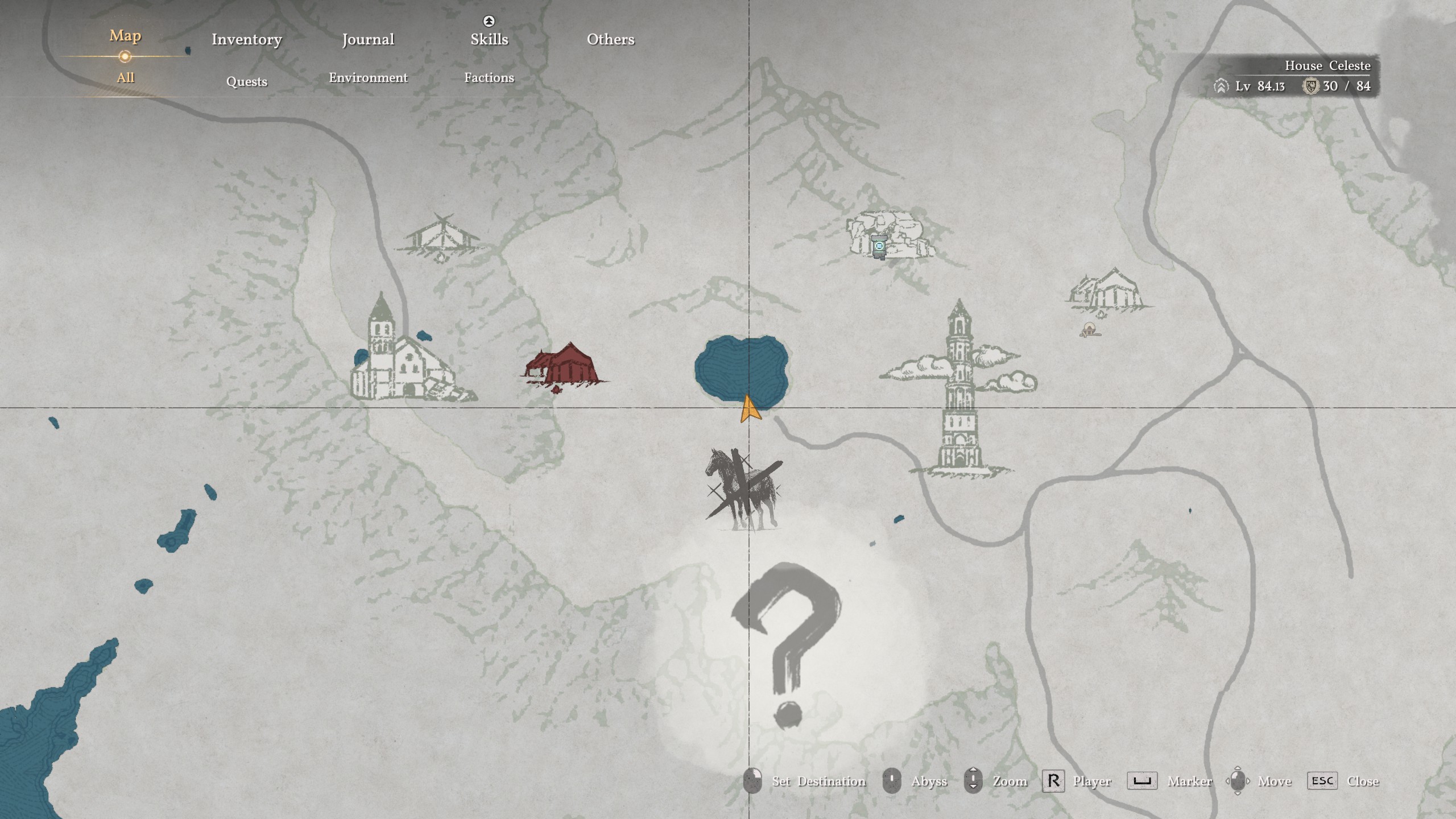Screen dimensions: 1456x819
Task: Switch to the Inventory tab
Action: [247, 39]
